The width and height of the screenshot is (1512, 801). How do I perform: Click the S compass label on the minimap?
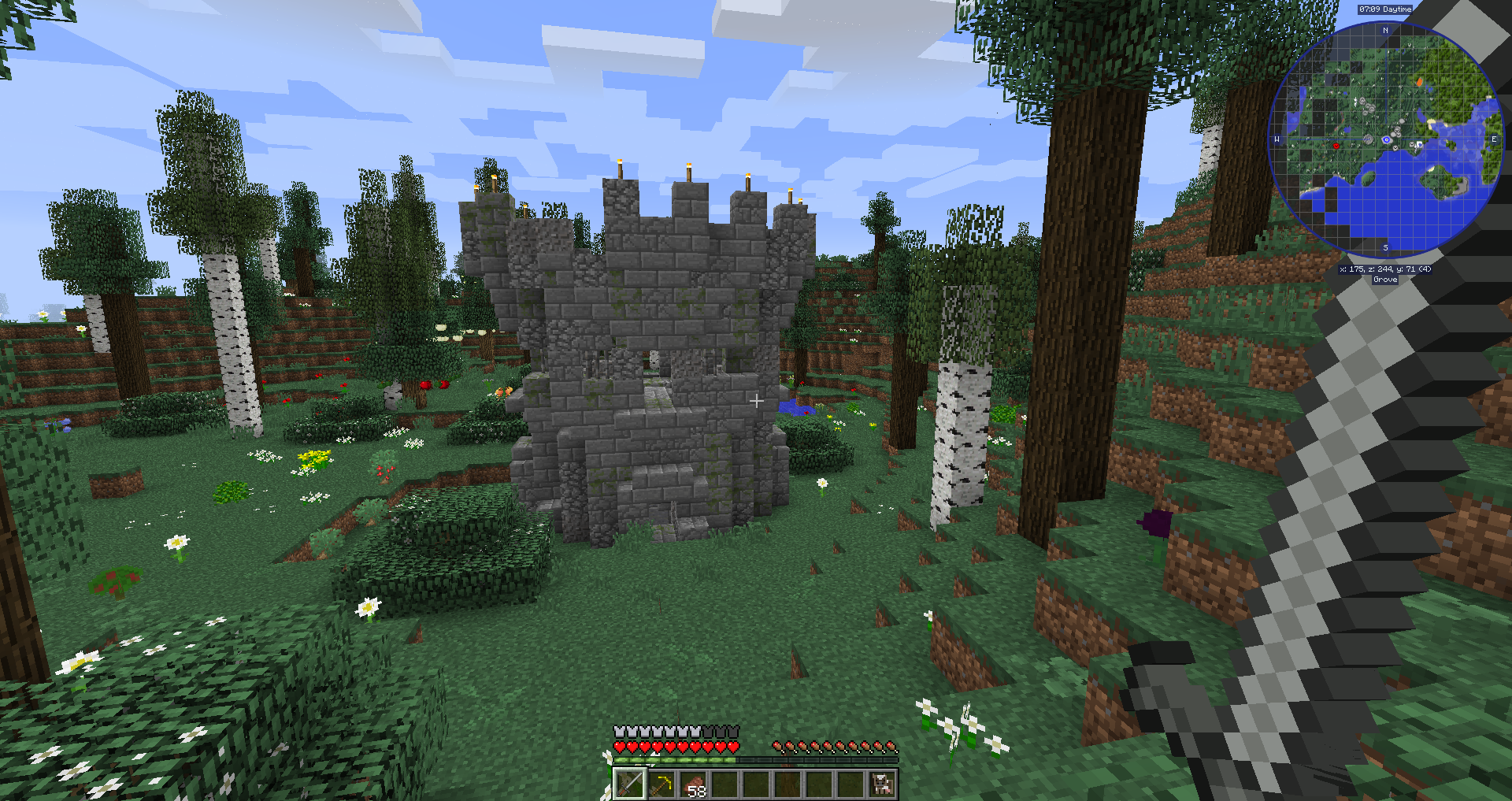(x=1385, y=247)
